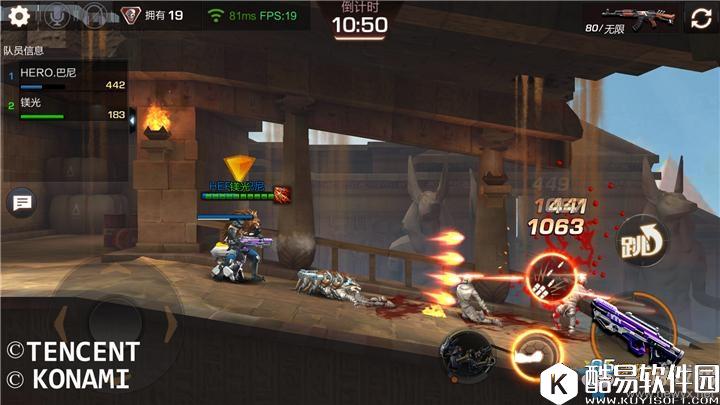Switch weapon with the swap arrows button
720x405 pixels.
point(701,18)
